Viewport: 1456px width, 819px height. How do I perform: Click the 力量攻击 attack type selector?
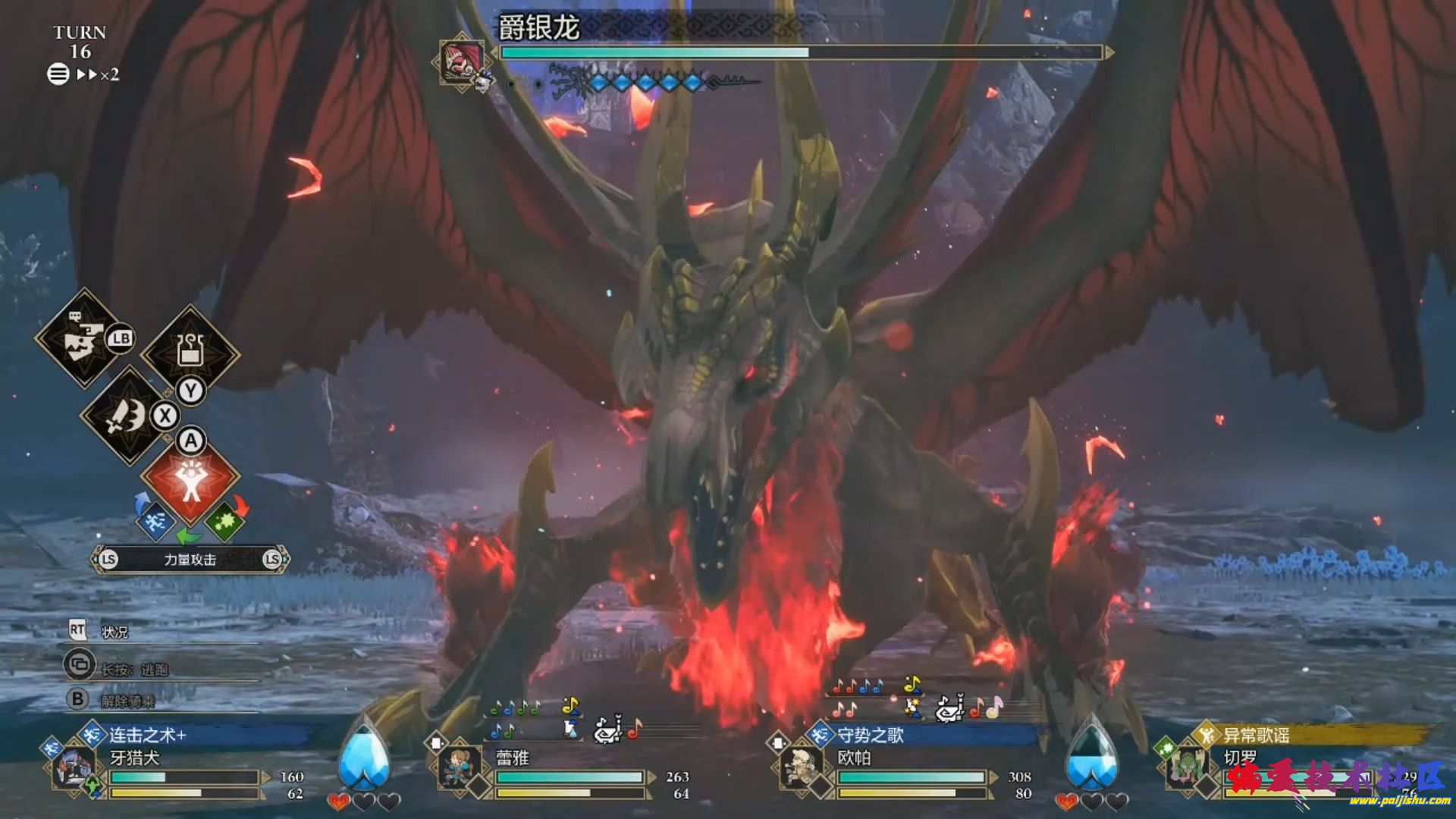(190, 560)
